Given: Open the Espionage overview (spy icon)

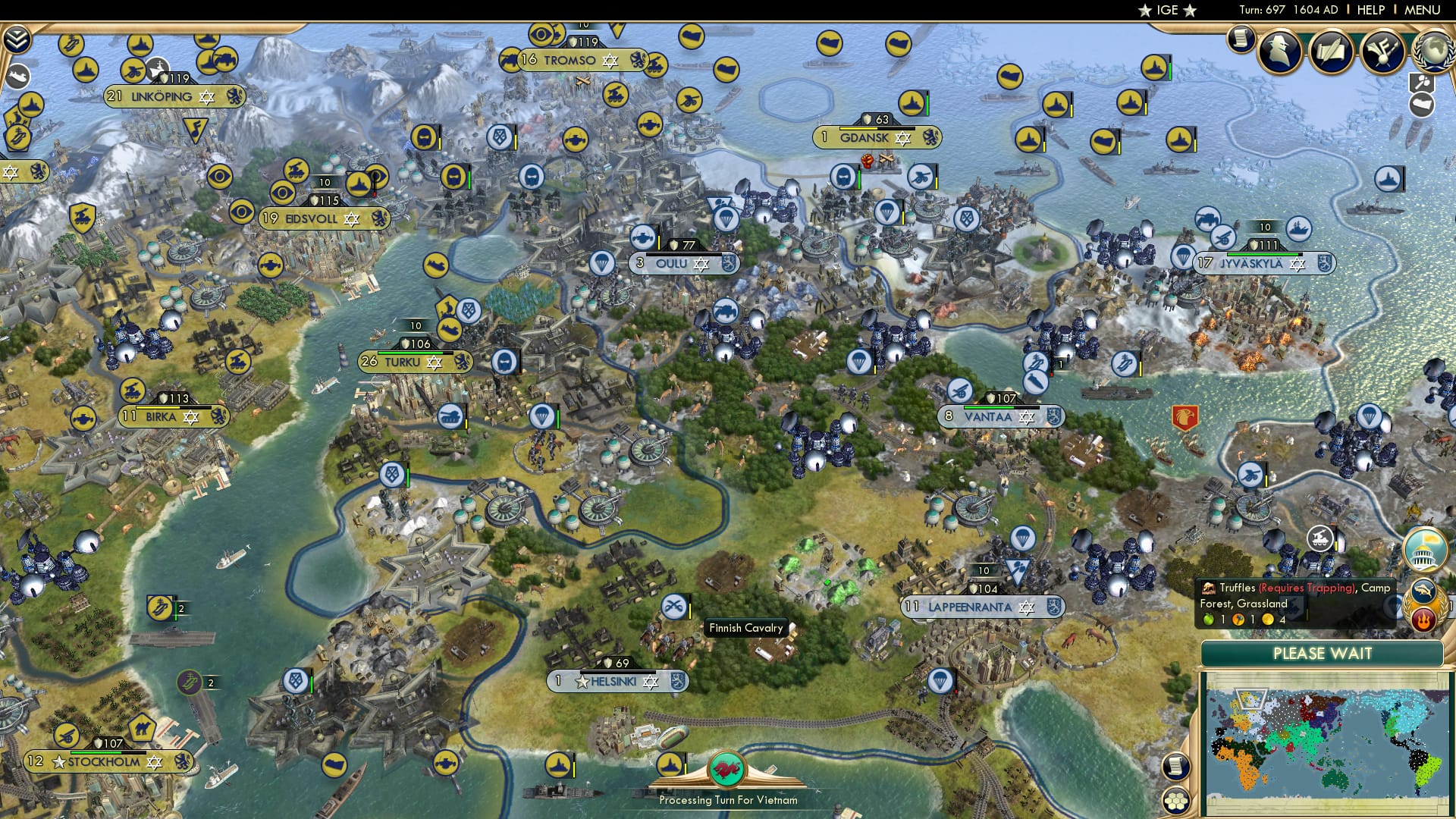Looking at the screenshot, I should click(1278, 52).
